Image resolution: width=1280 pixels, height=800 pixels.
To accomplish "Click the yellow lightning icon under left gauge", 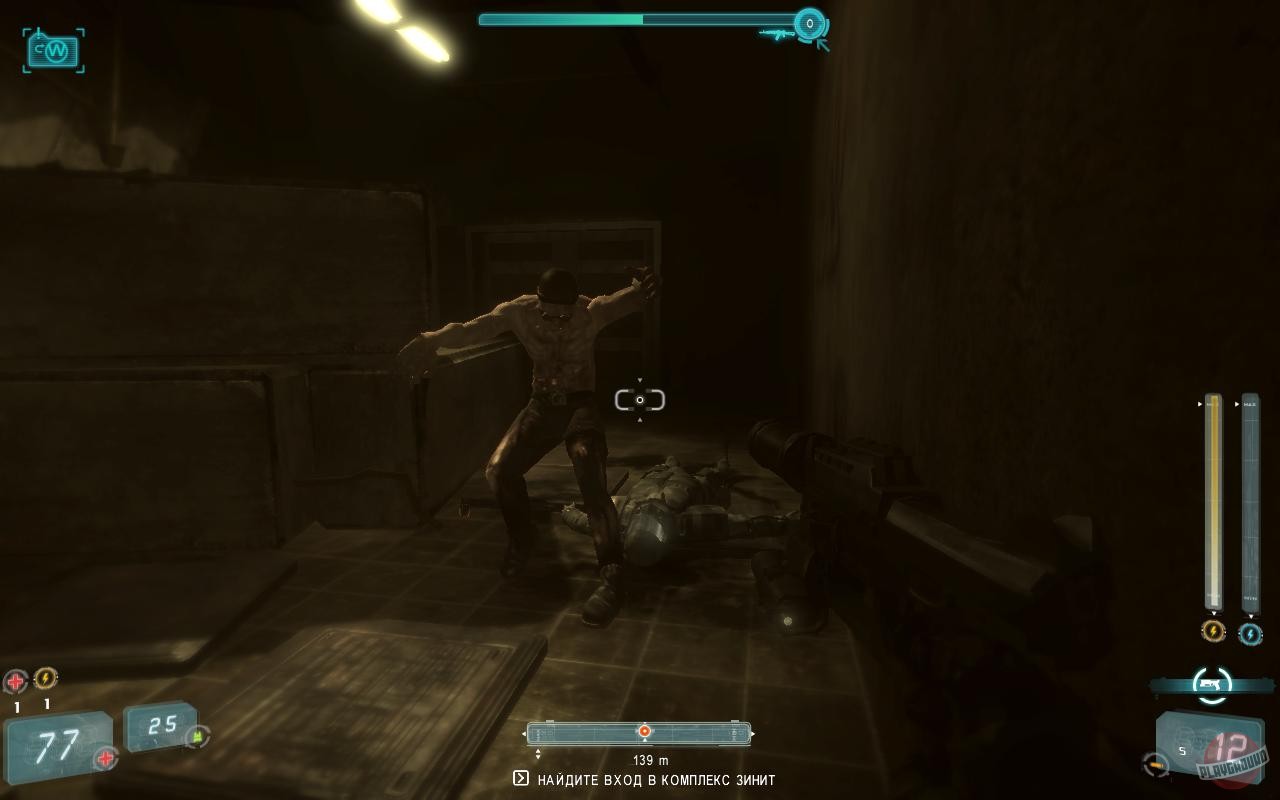I will point(1212,630).
